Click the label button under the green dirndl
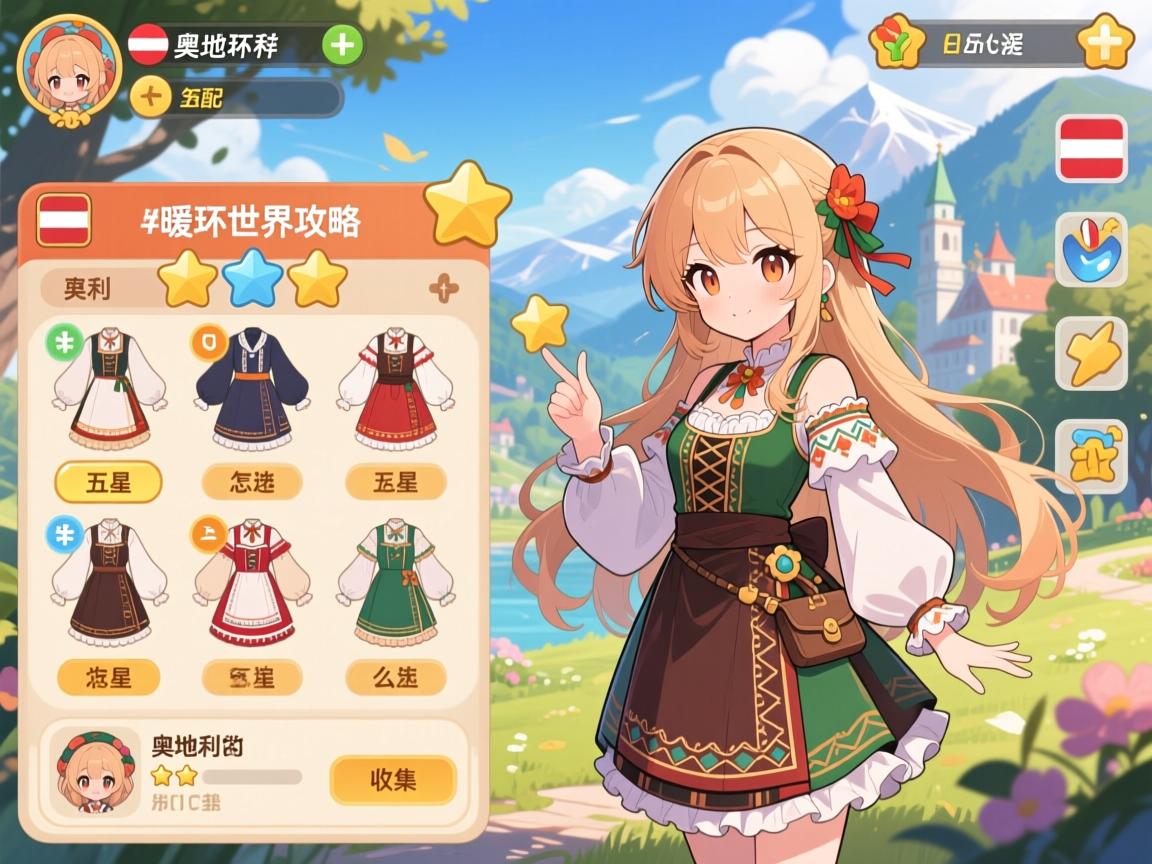Image resolution: width=1152 pixels, height=864 pixels. click(x=395, y=678)
